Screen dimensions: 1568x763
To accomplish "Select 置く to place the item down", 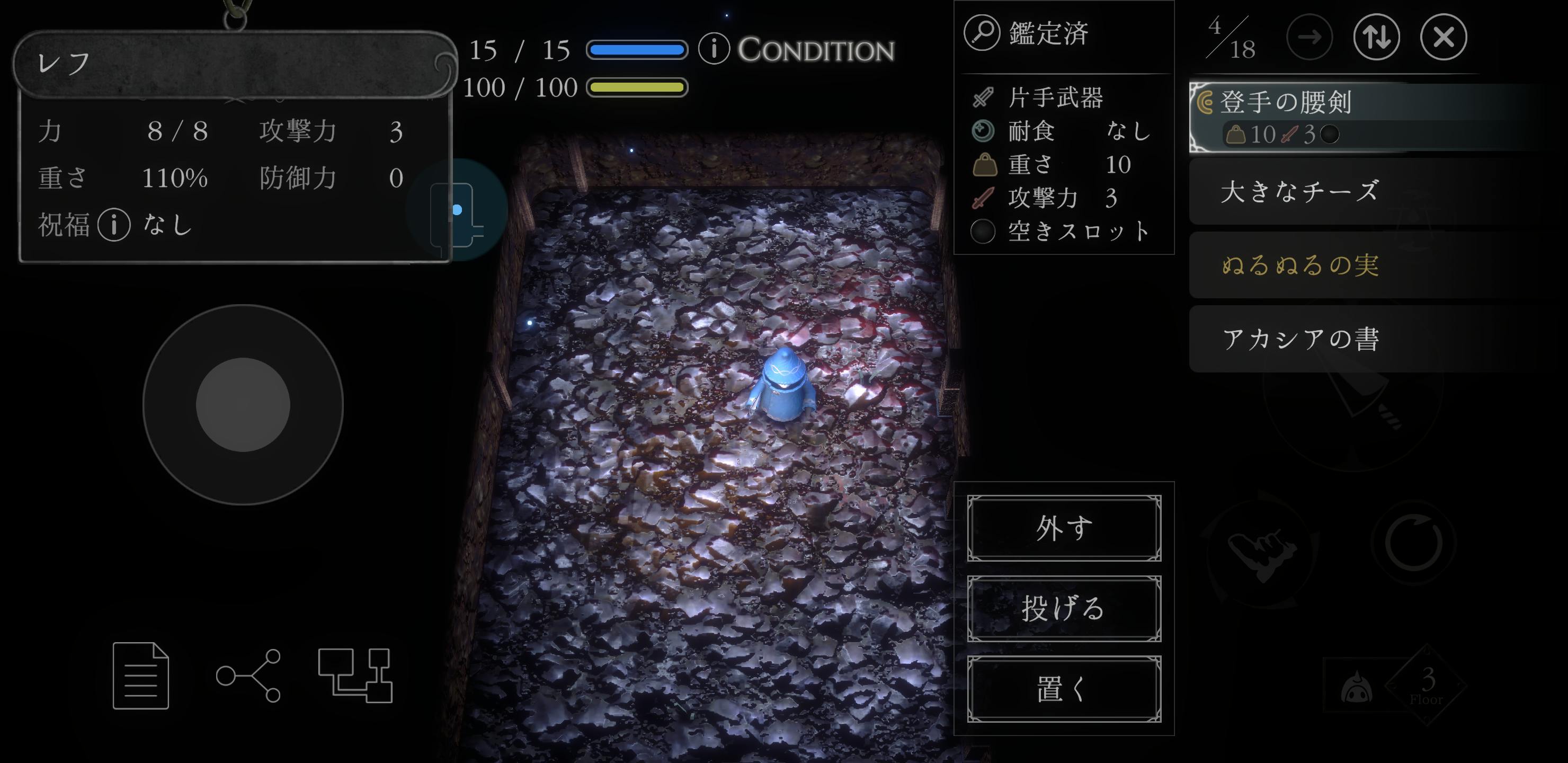I will pyautogui.click(x=1063, y=689).
